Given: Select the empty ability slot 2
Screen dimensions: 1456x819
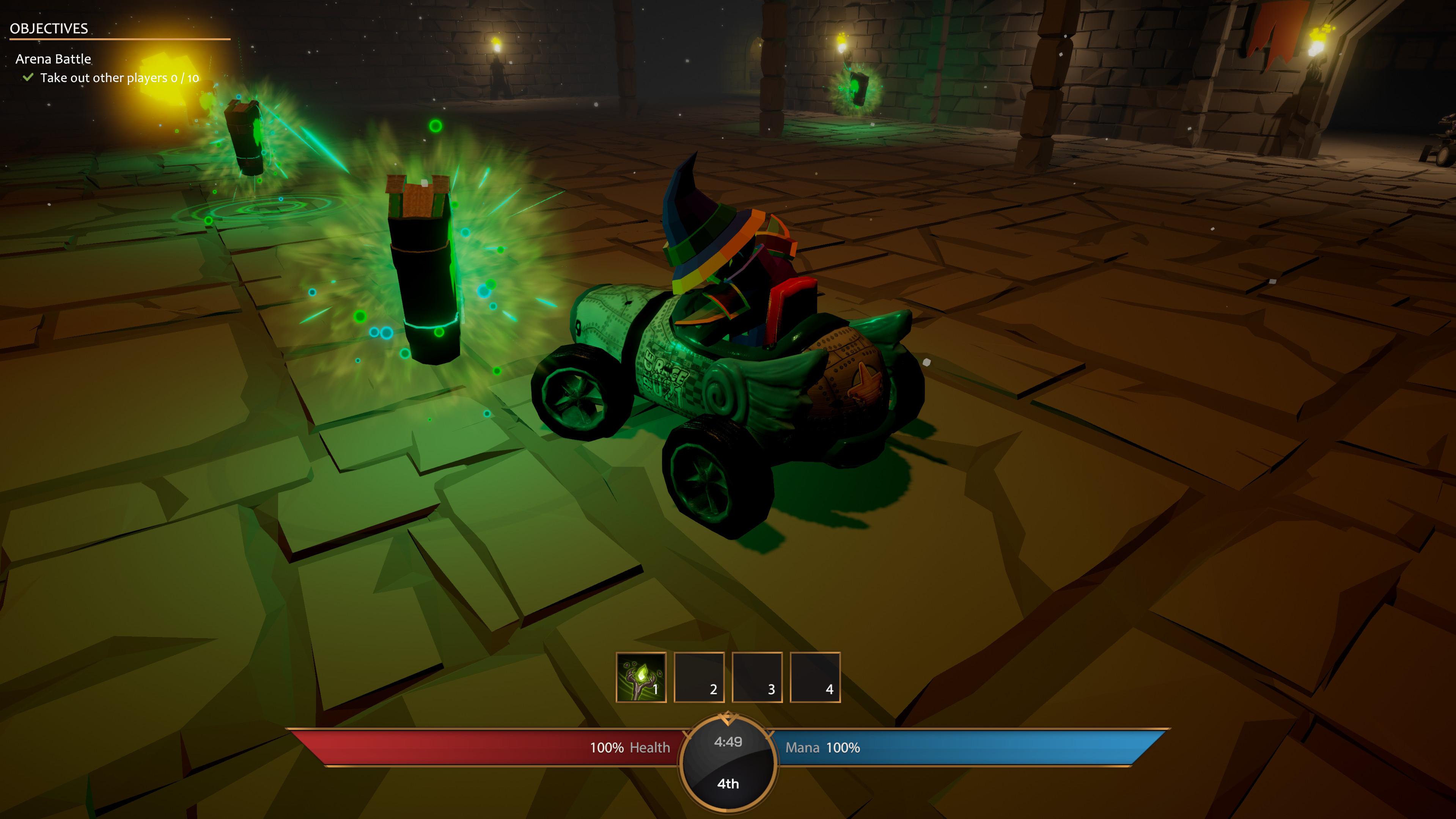Looking at the screenshot, I should tap(699, 678).
